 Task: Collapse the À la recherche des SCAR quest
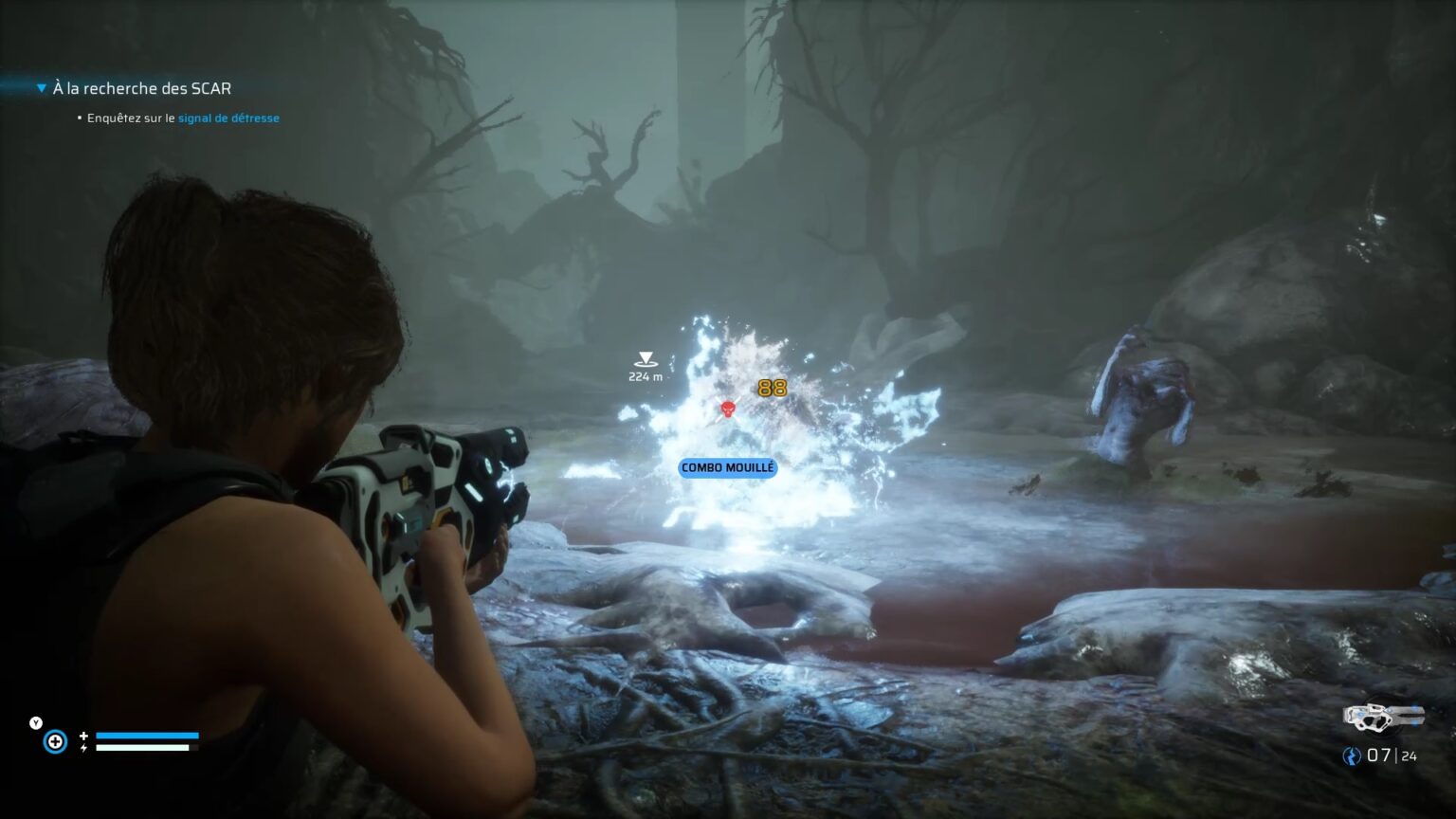(40, 86)
